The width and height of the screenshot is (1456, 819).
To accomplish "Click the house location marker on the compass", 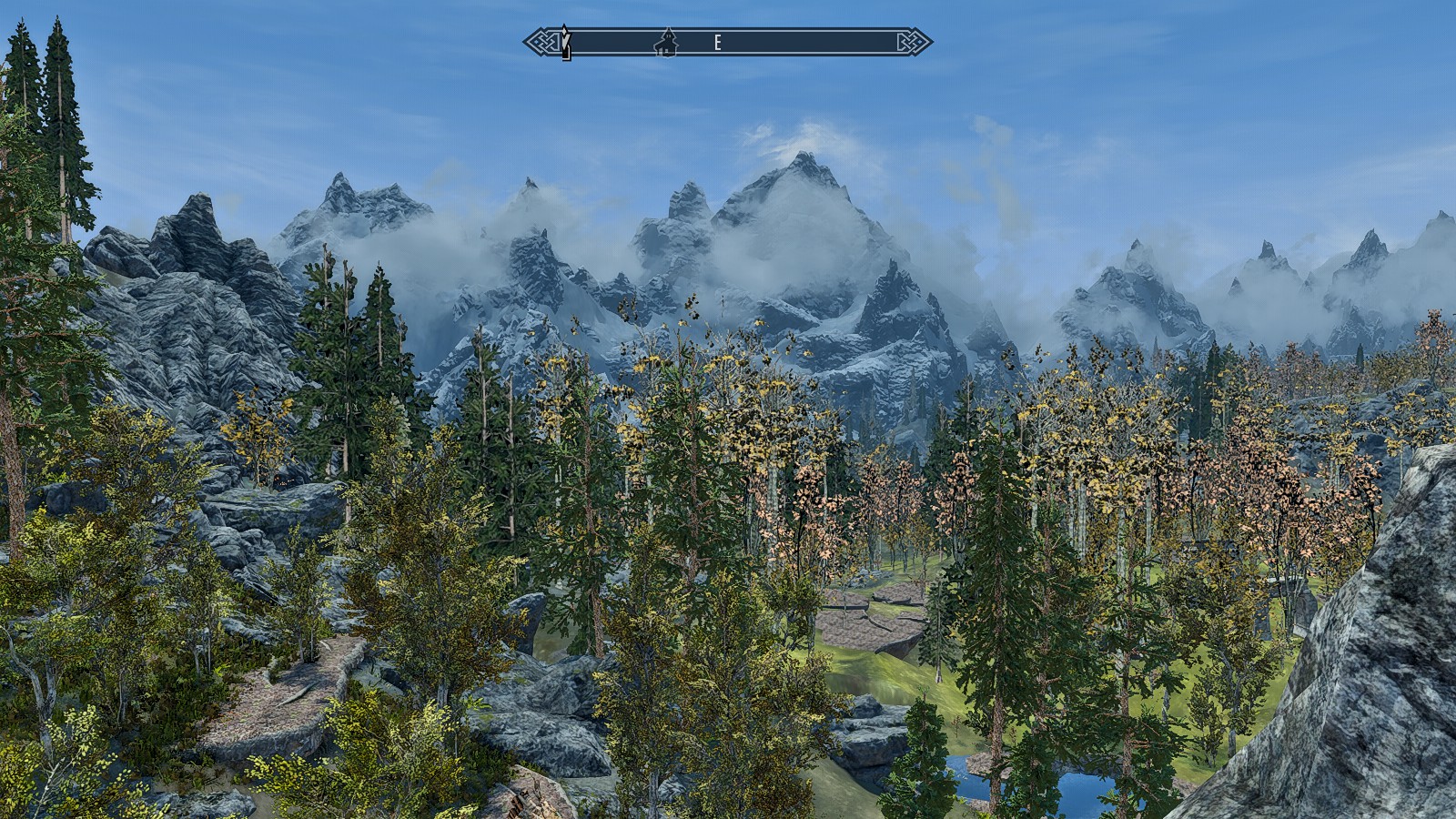I will (x=667, y=42).
